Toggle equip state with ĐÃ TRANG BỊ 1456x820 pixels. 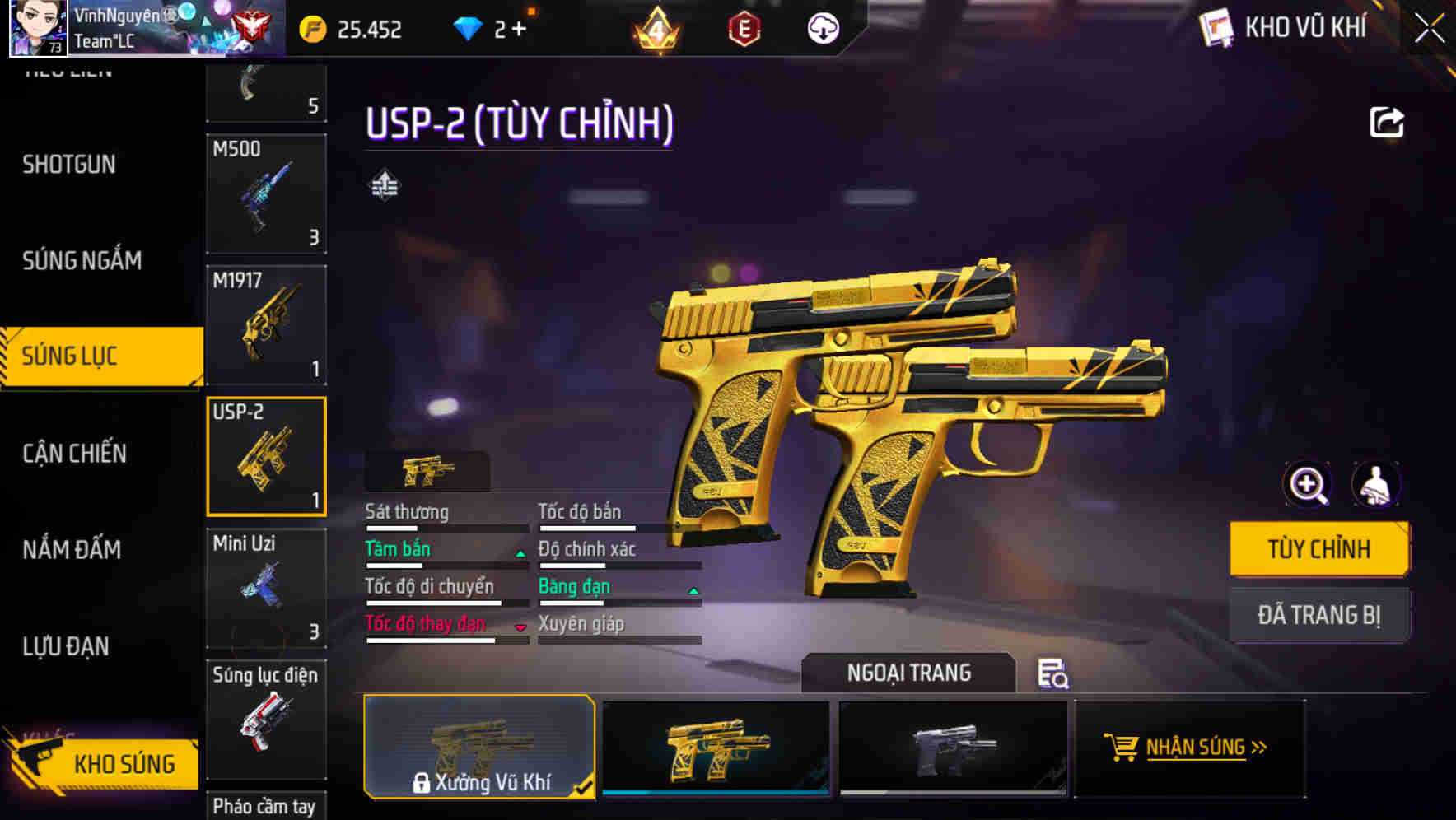pos(1319,614)
